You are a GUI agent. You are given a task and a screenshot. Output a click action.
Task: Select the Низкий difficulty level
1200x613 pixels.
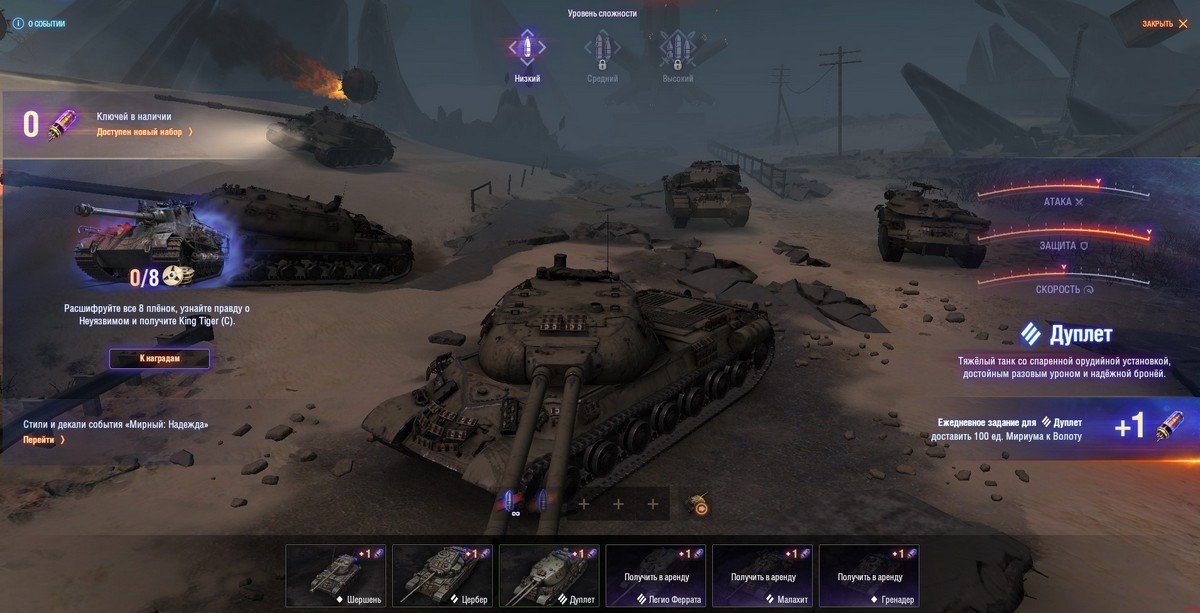(527, 53)
